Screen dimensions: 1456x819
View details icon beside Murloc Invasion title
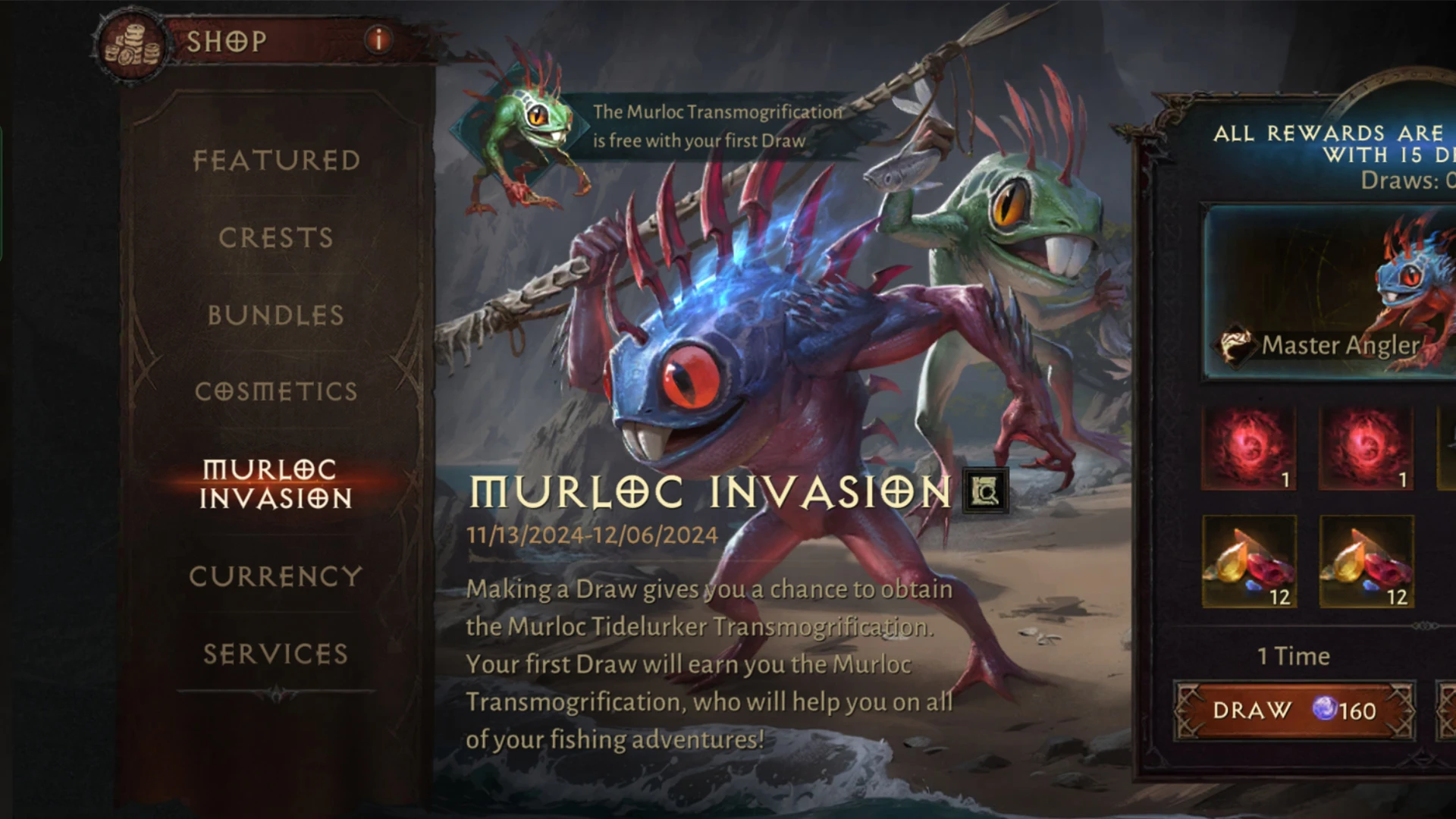985,491
